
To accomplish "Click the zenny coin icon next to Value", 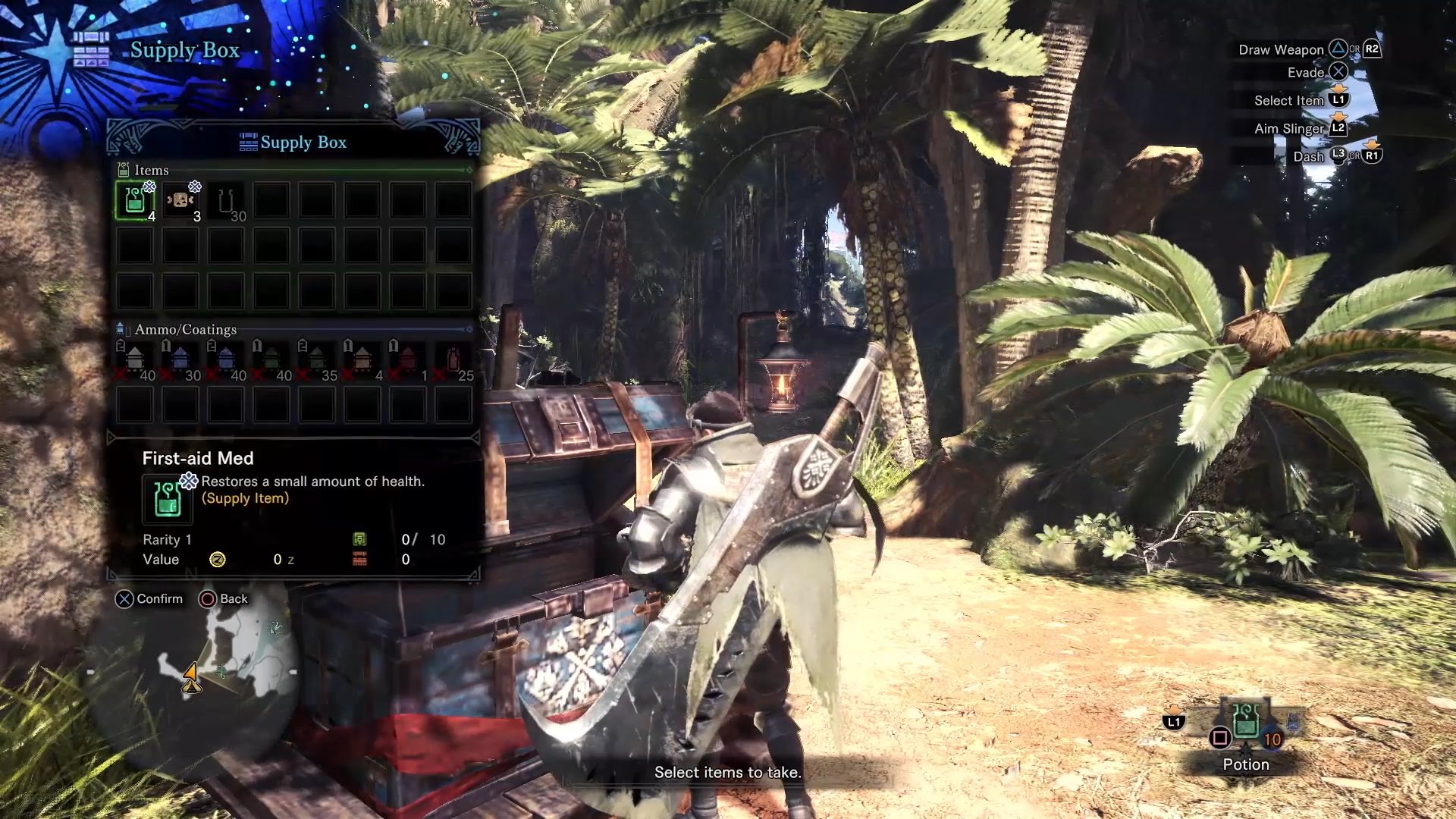I will tap(218, 559).
